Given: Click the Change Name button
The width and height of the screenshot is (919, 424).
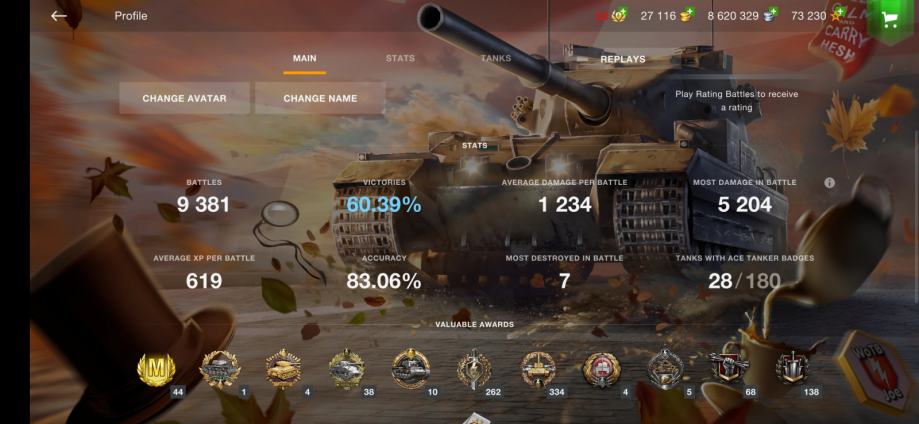Looking at the screenshot, I should point(320,98).
